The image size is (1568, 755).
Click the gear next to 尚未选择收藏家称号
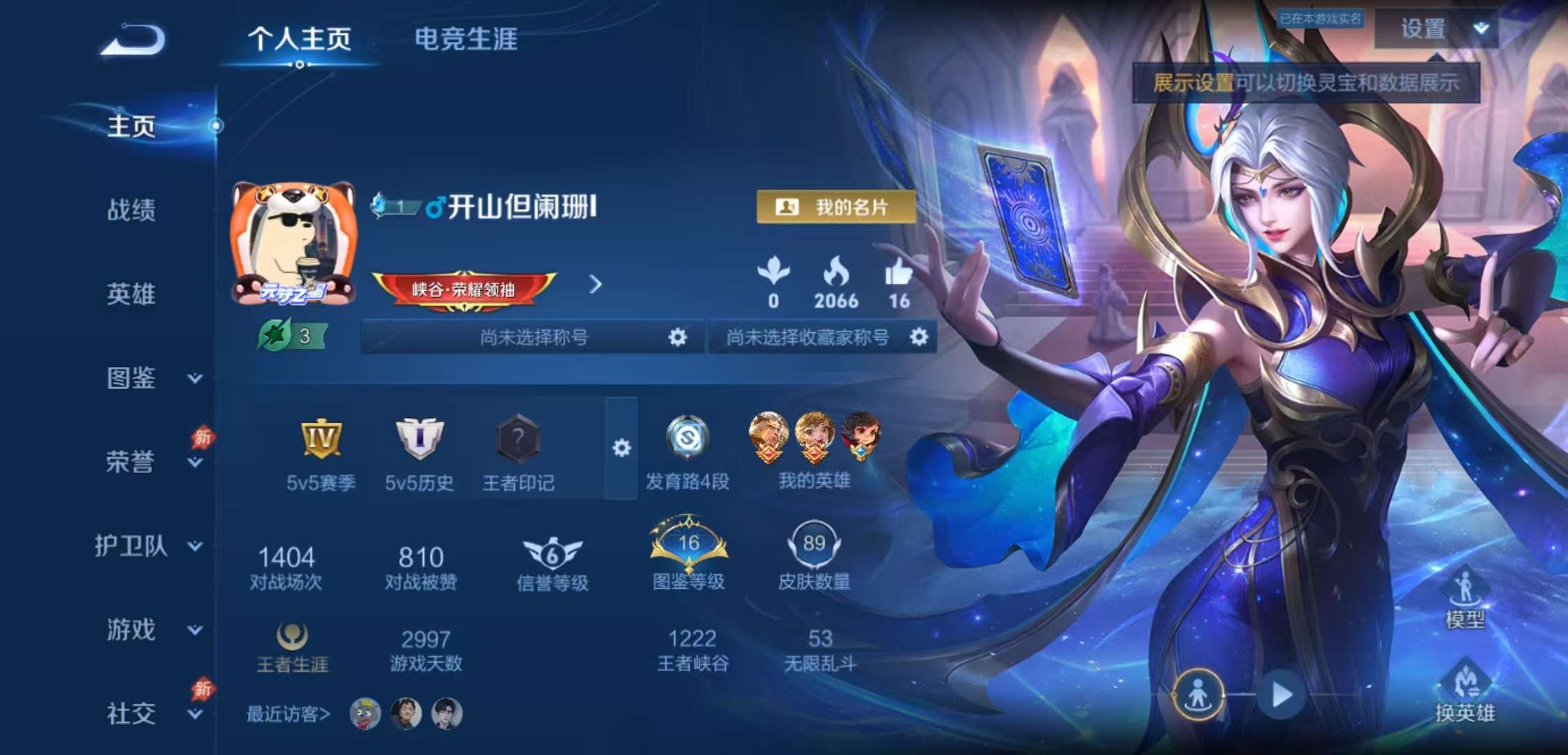(x=921, y=336)
